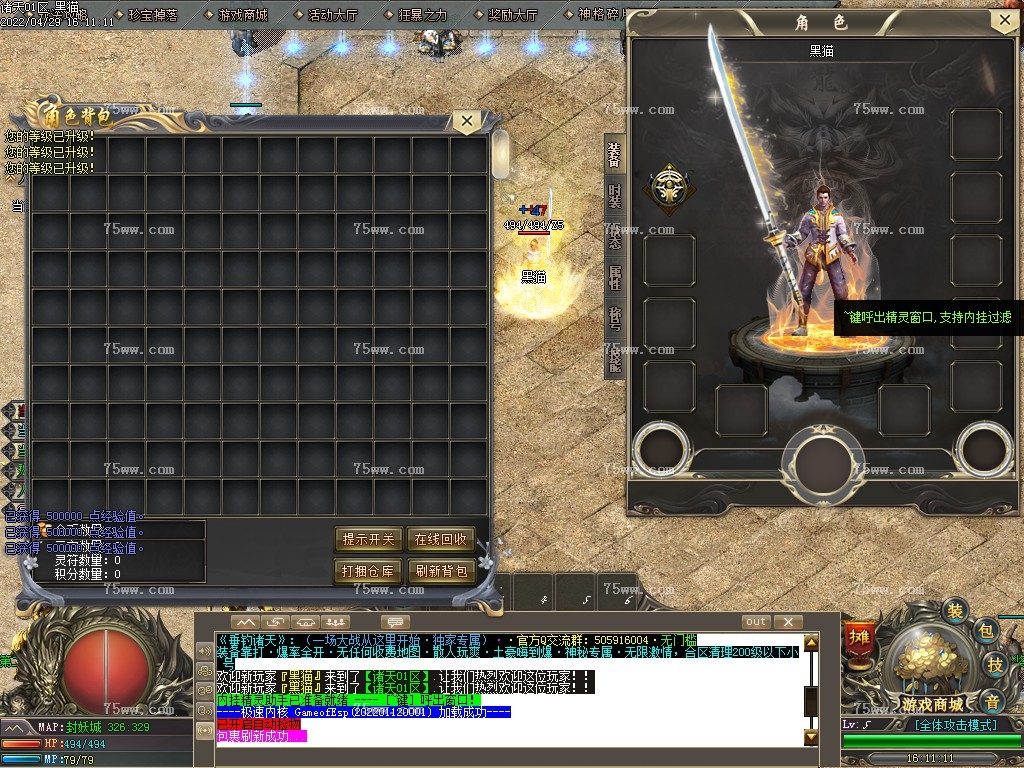Screen dimensions: 1024x768
Task: Open 在线回收 online recycling
Action: [440, 539]
